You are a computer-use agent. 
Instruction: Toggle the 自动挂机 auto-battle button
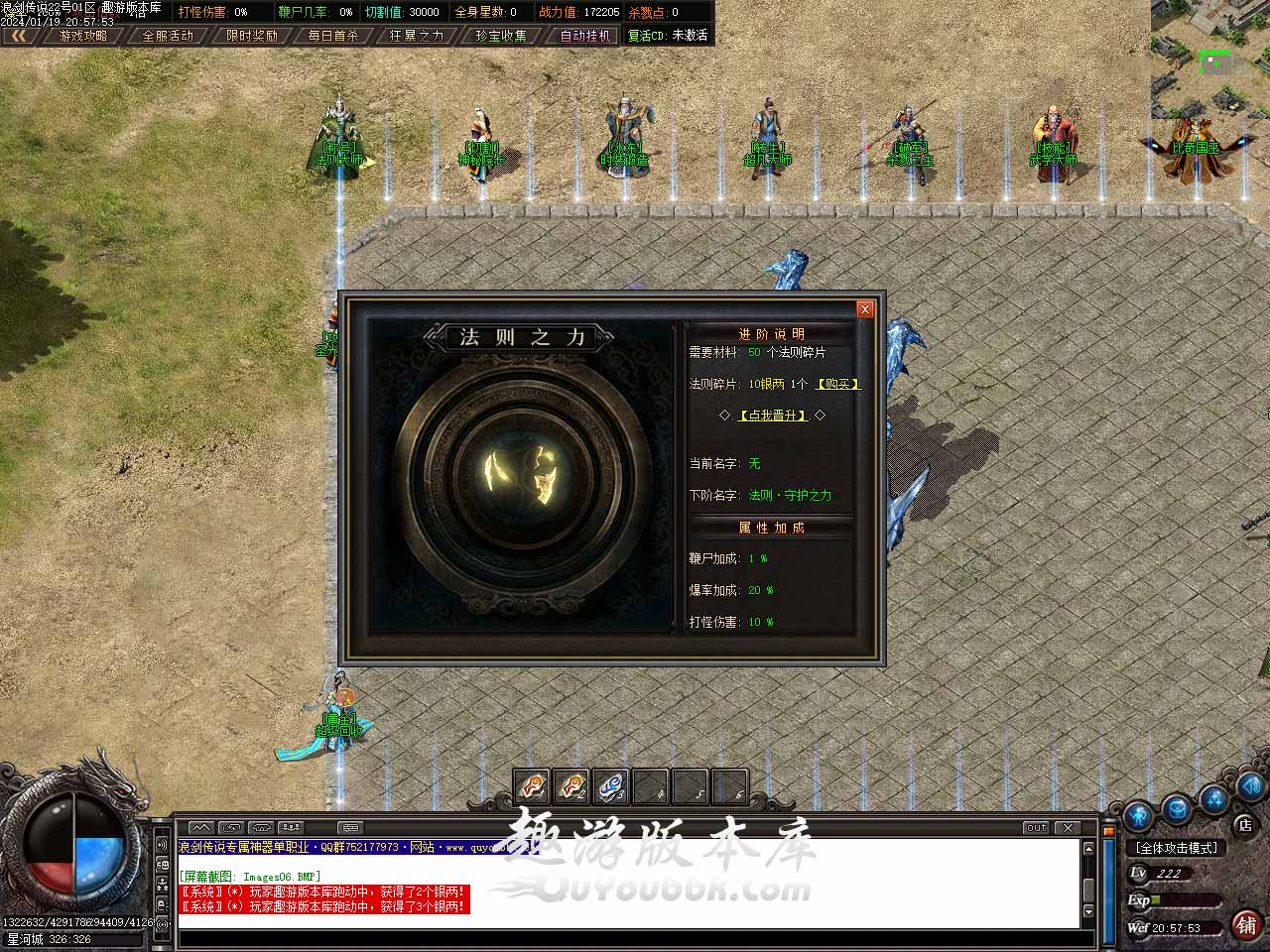584,36
